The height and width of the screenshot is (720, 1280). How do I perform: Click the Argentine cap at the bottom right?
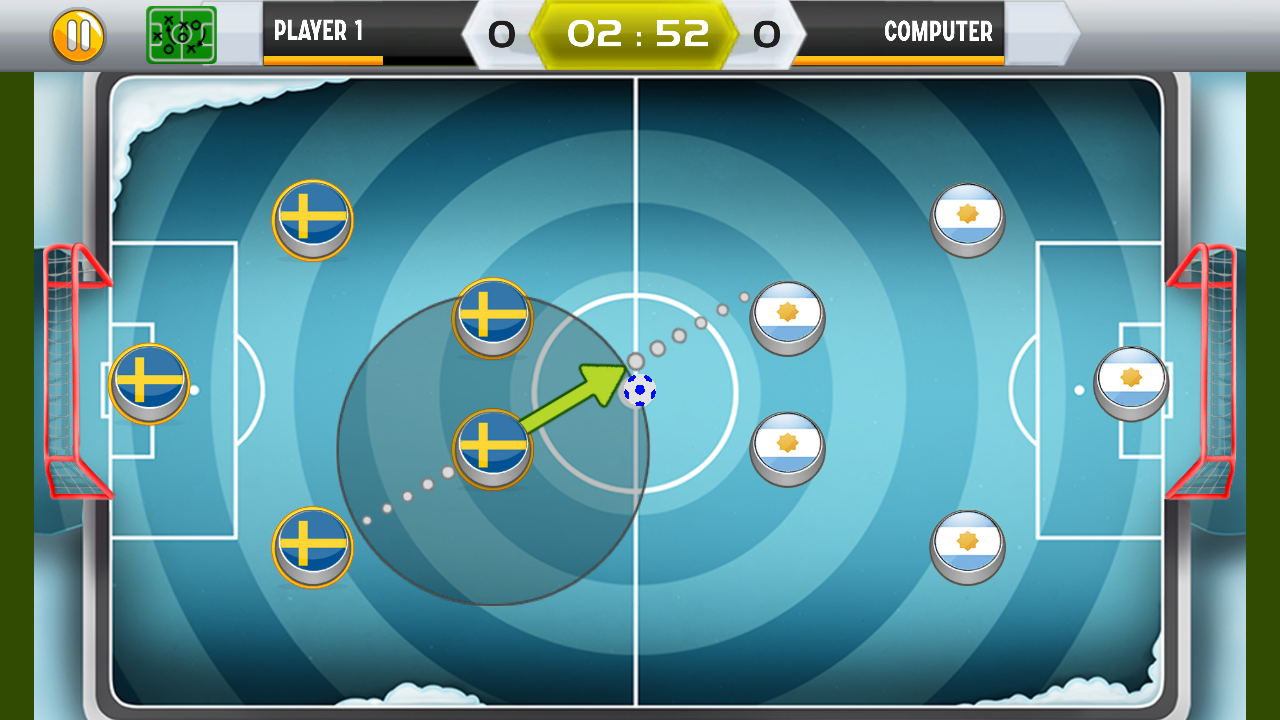pos(966,545)
